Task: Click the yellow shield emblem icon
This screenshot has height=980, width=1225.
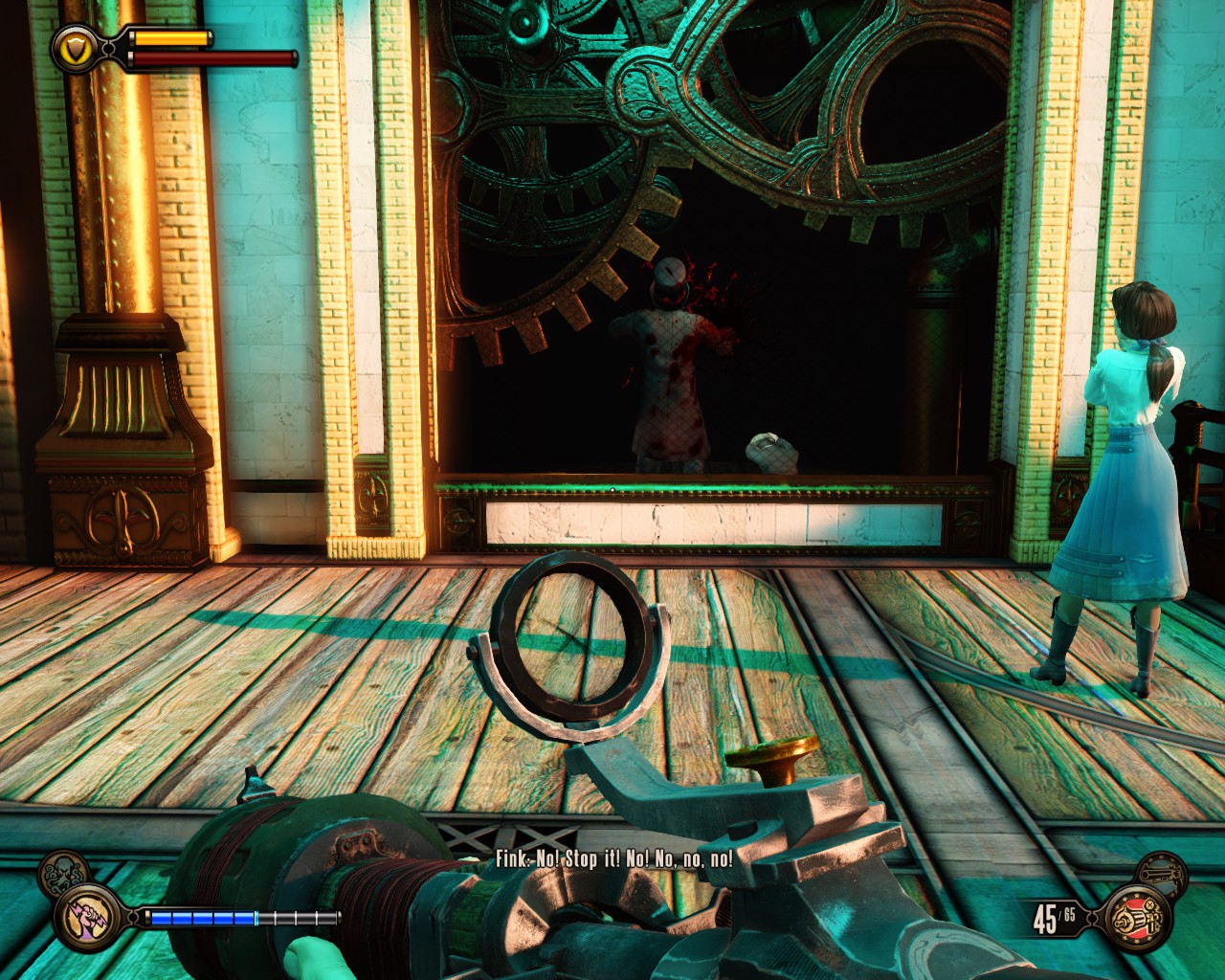Action: 74,46
